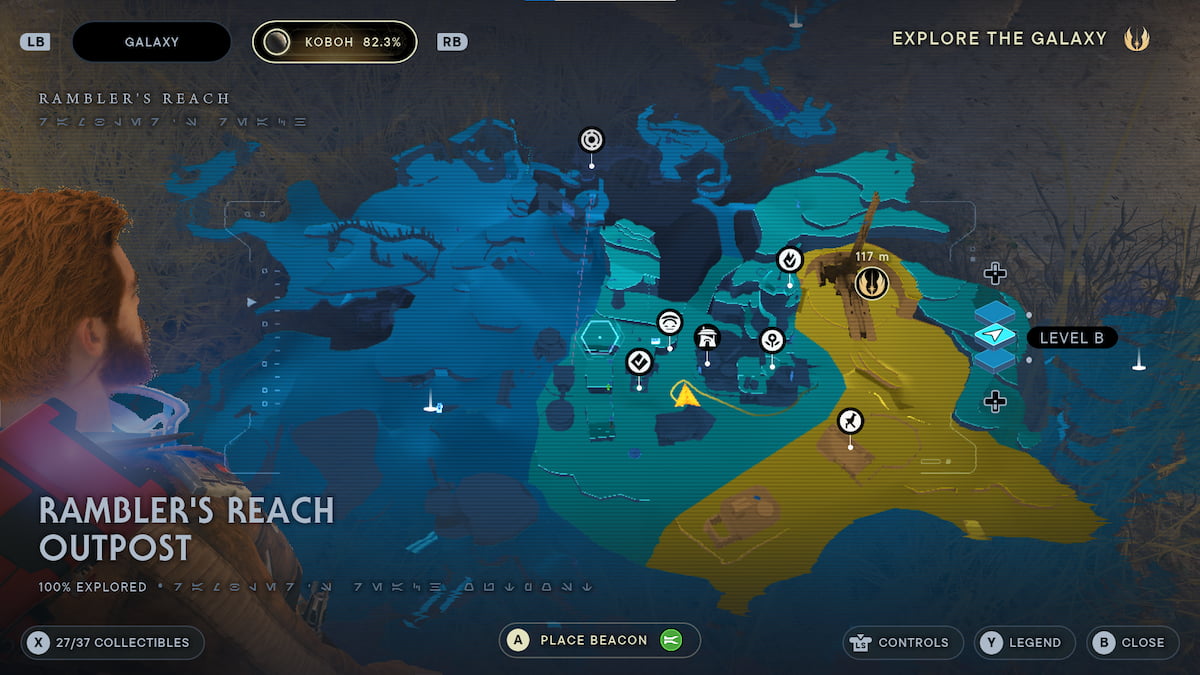Click the diamond checkmark map marker
Image resolution: width=1200 pixels, height=675 pixels.
pos(639,361)
